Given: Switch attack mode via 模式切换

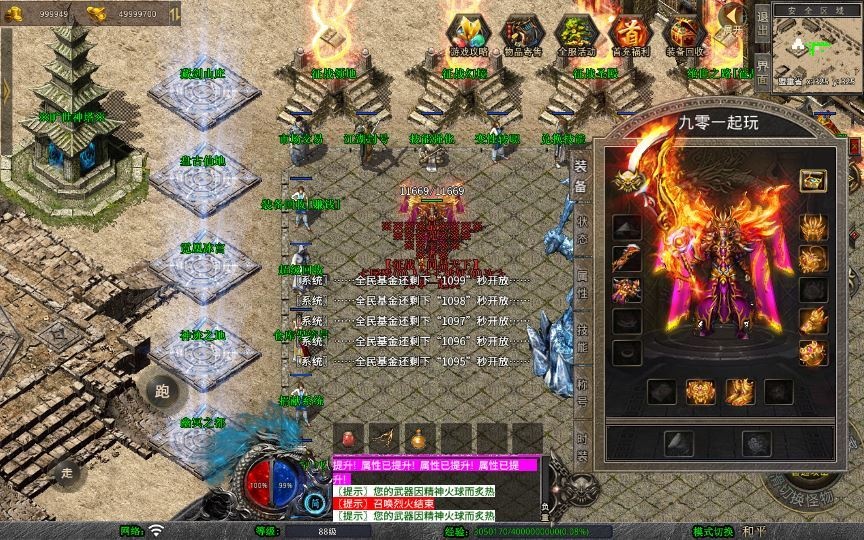Looking at the screenshot, I should pyautogui.click(x=712, y=531).
